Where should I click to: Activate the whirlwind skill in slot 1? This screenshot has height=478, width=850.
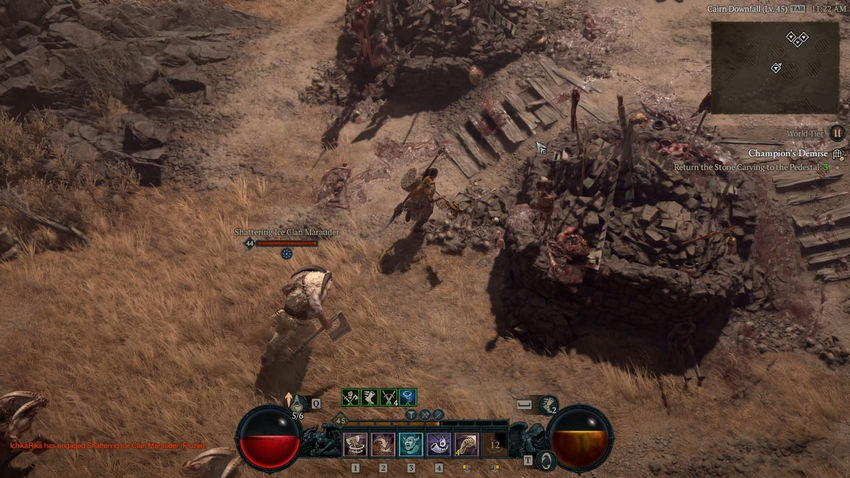(x=354, y=444)
